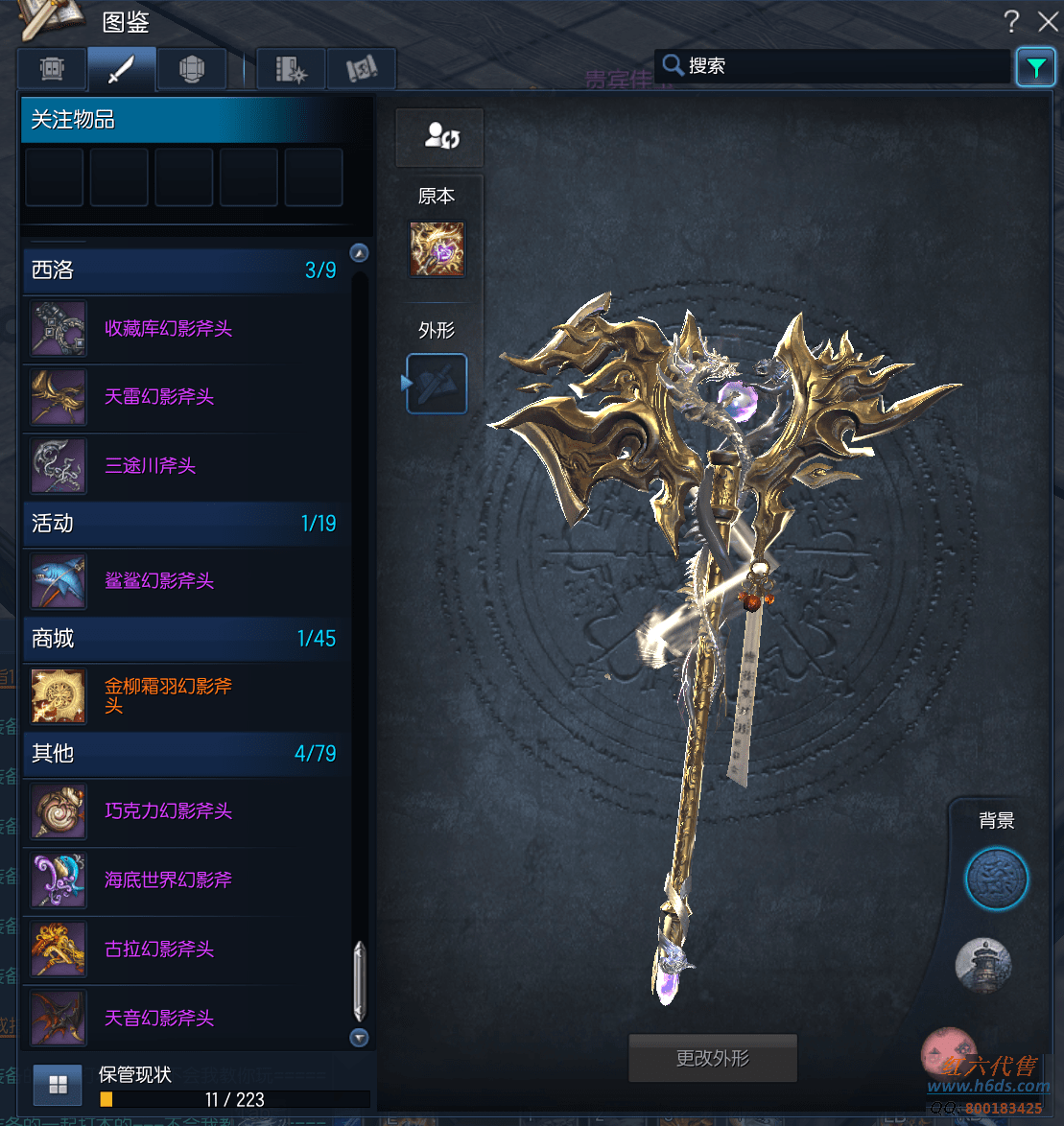Select the 天音幻影斧头 entry

(x=158, y=1019)
